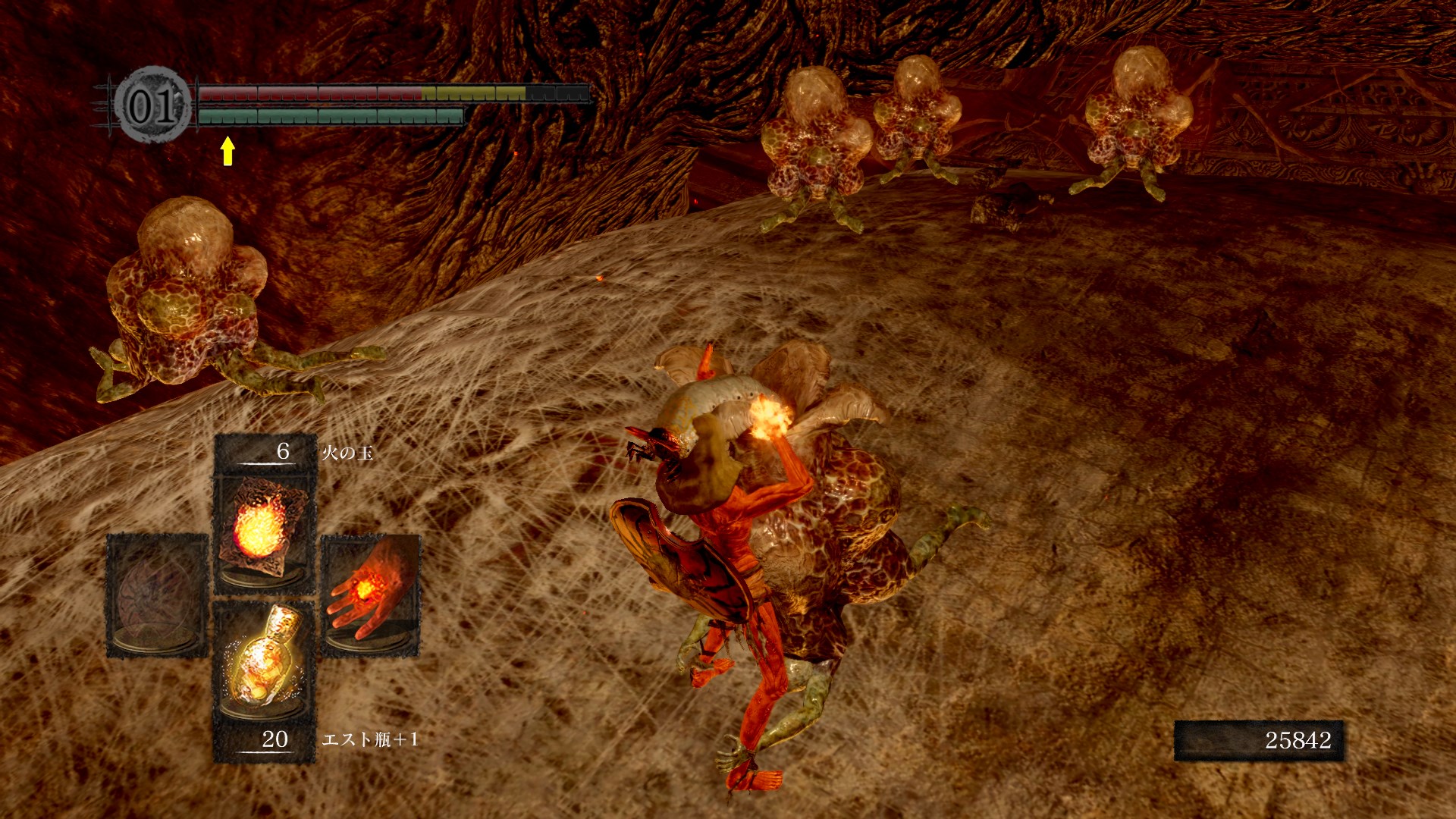Select the round shield slot
Viewport: 1456px width, 819px height.
coord(158,596)
